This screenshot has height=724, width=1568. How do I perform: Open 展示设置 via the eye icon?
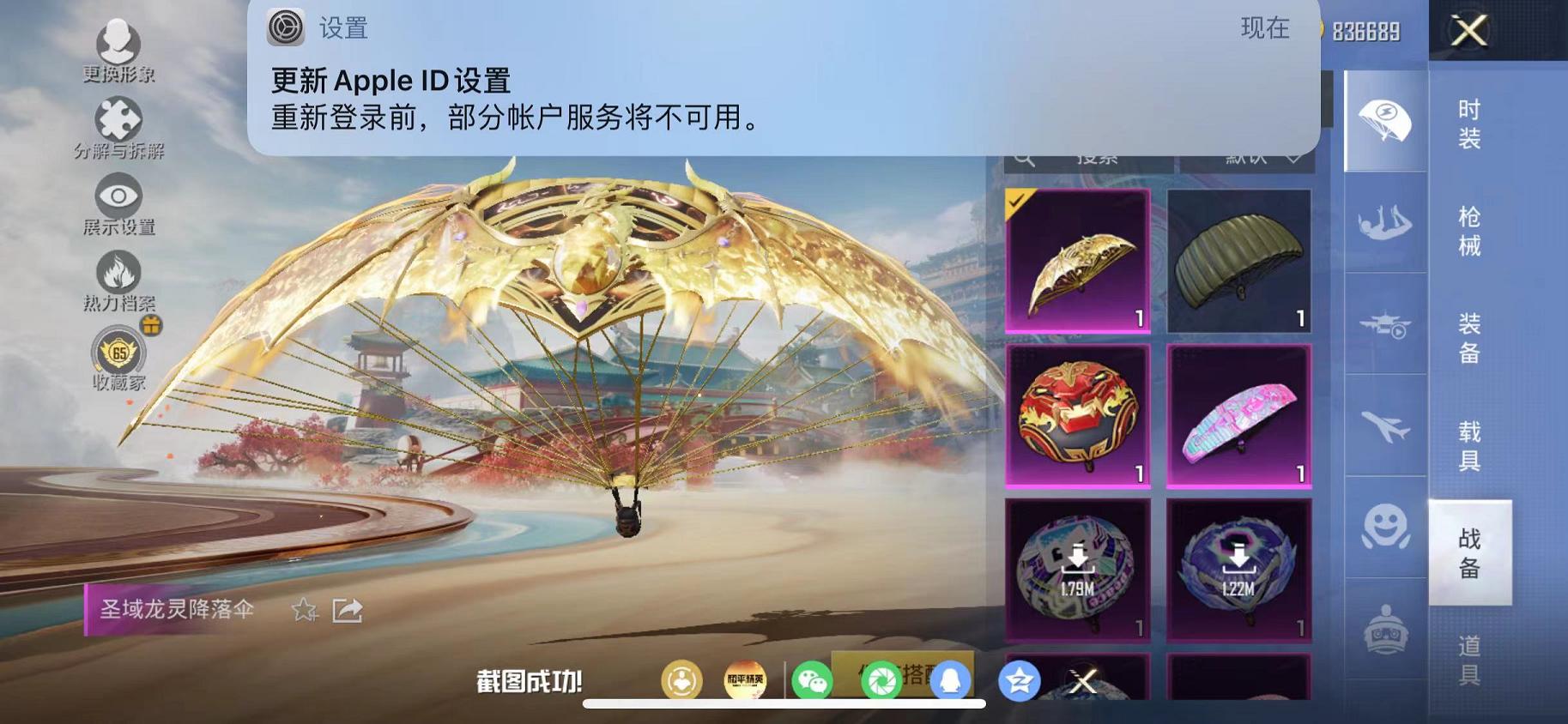click(120, 196)
